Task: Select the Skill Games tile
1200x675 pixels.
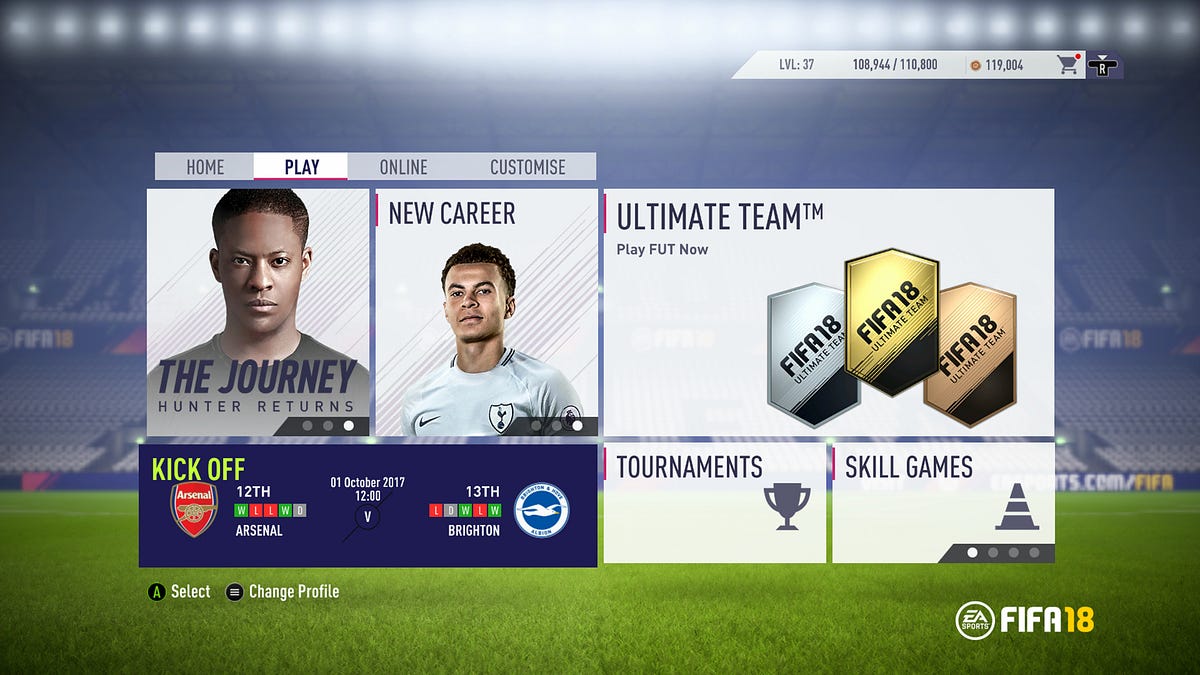Action: [x=943, y=504]
